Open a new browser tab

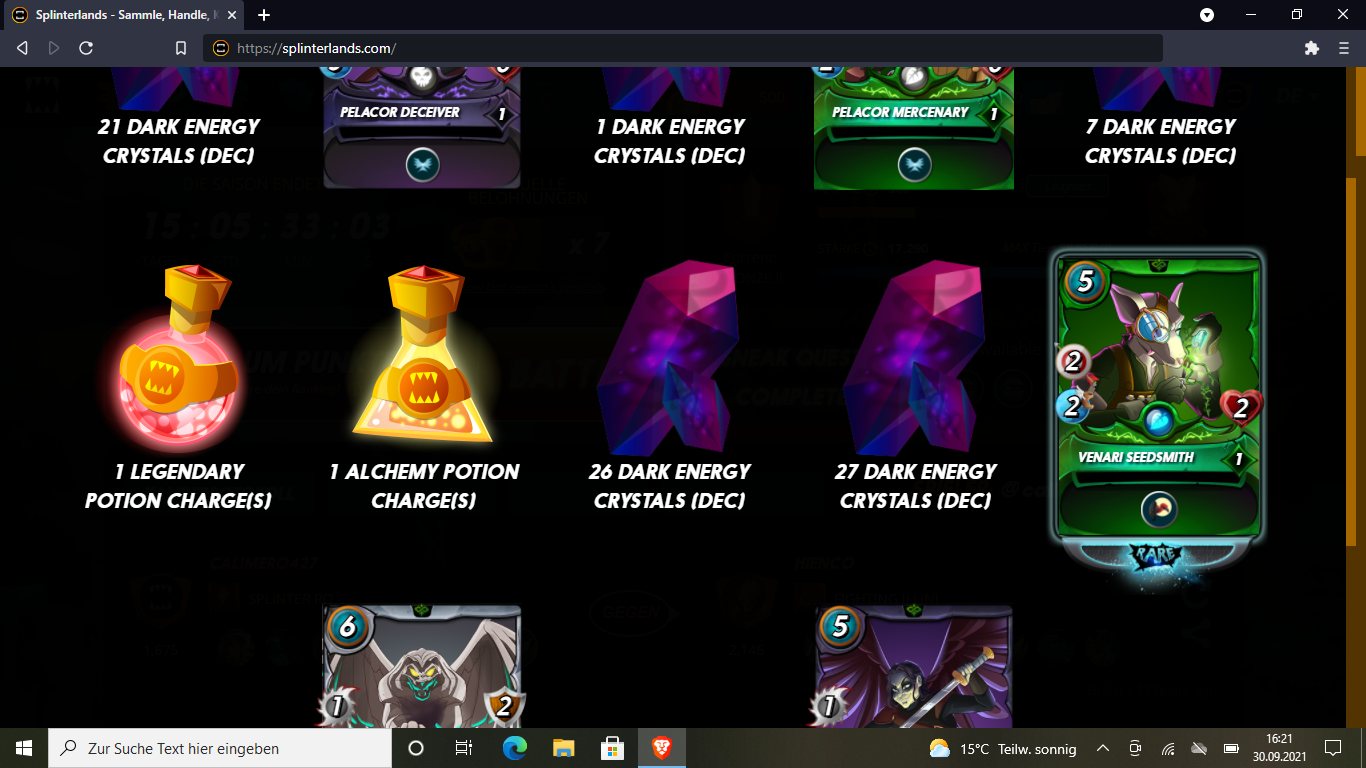coord(263,15)
